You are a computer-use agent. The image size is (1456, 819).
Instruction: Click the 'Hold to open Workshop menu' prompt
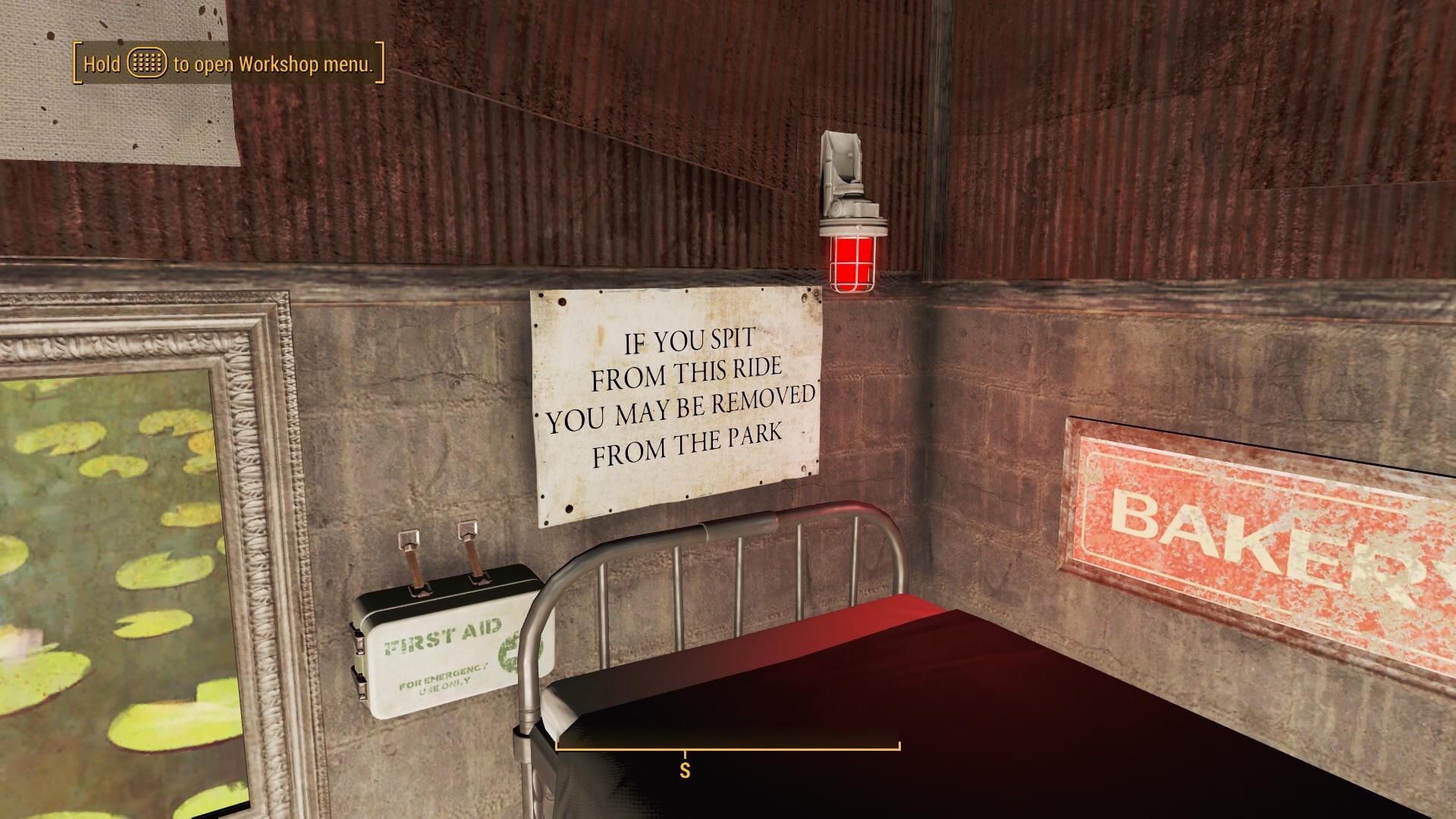pos(224,65)
